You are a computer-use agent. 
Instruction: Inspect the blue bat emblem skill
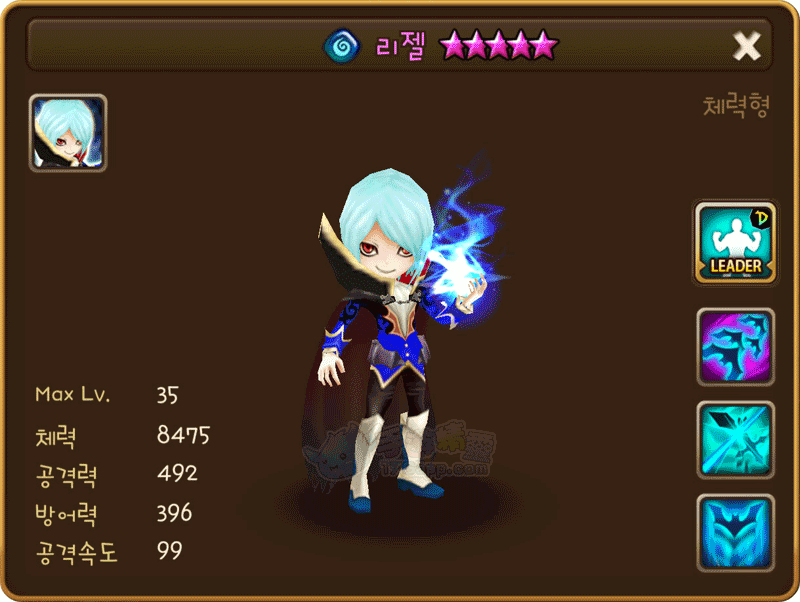[735, 532]
